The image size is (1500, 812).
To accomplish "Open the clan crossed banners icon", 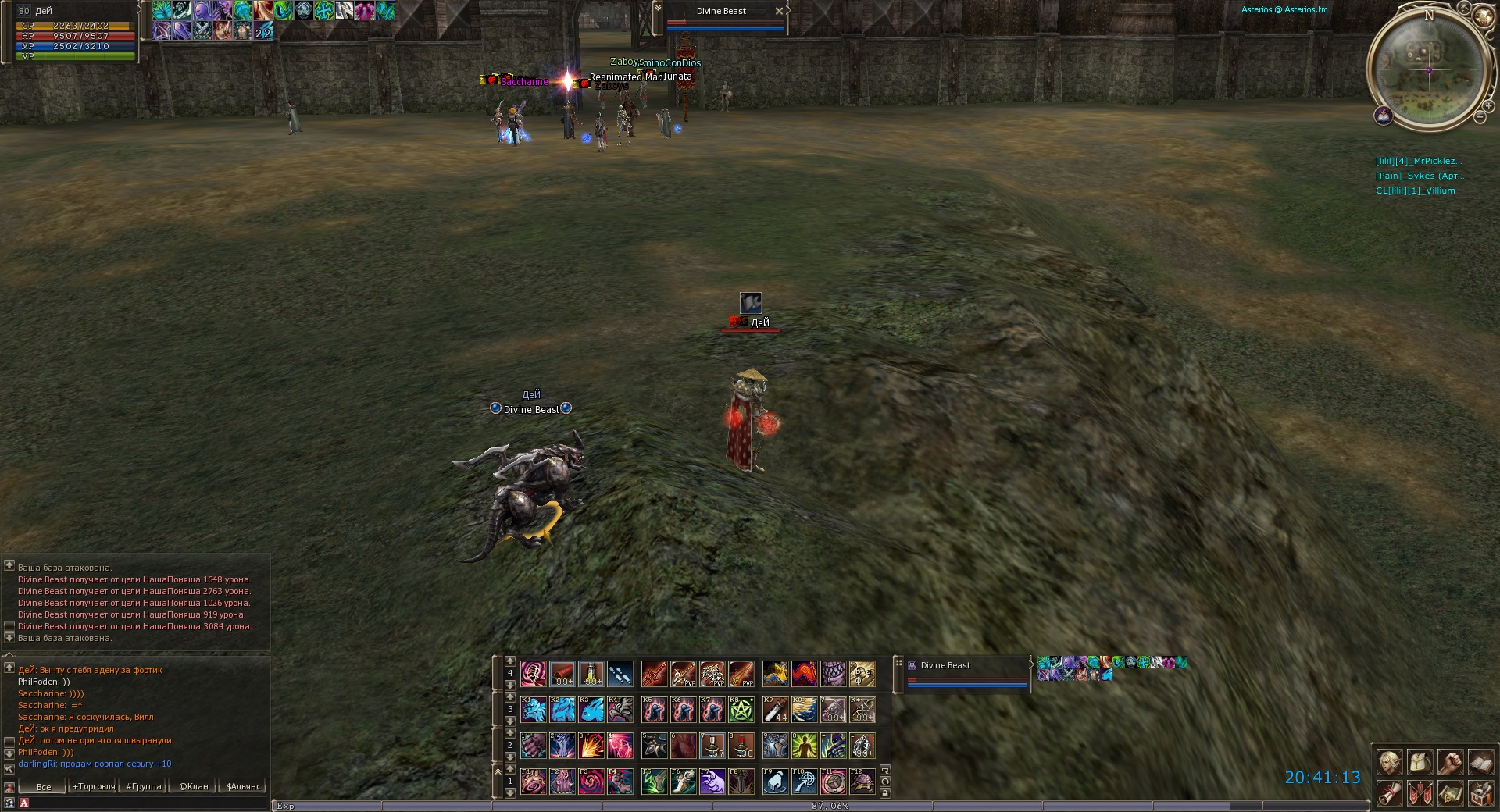I will pos(1420,792).
